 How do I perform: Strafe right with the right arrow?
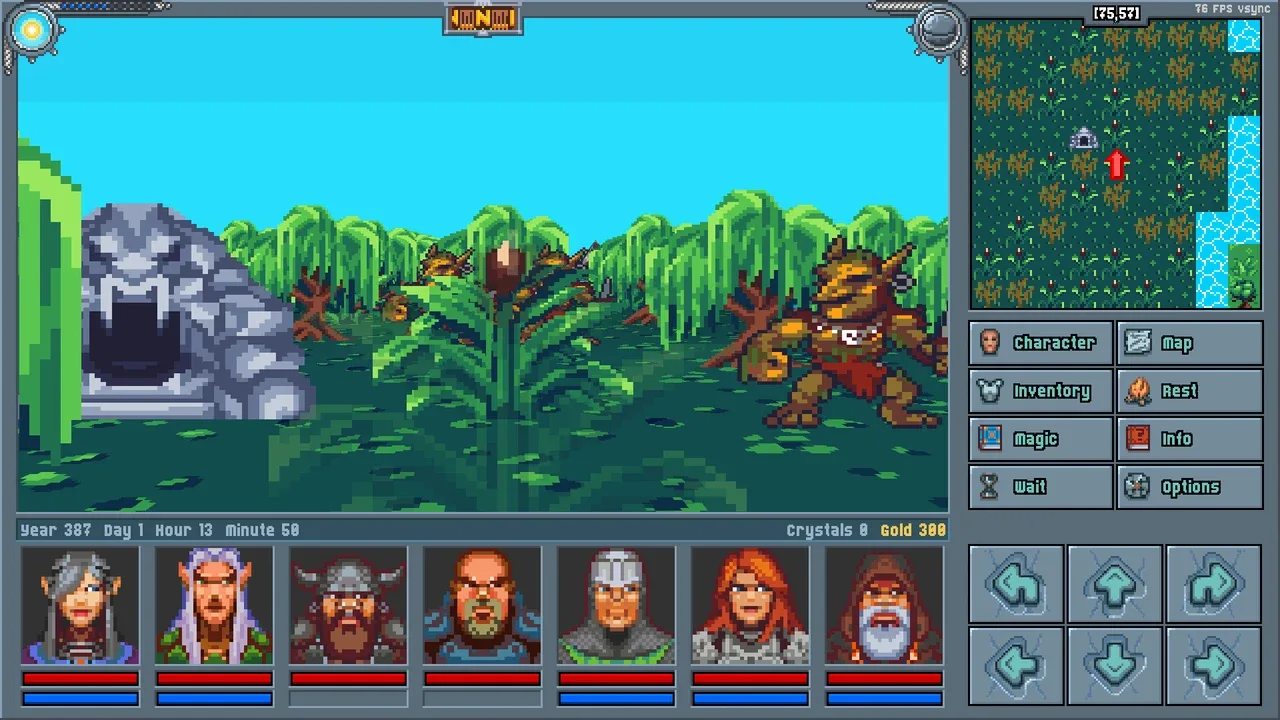pyautogui.click(x=1213, y=665)
